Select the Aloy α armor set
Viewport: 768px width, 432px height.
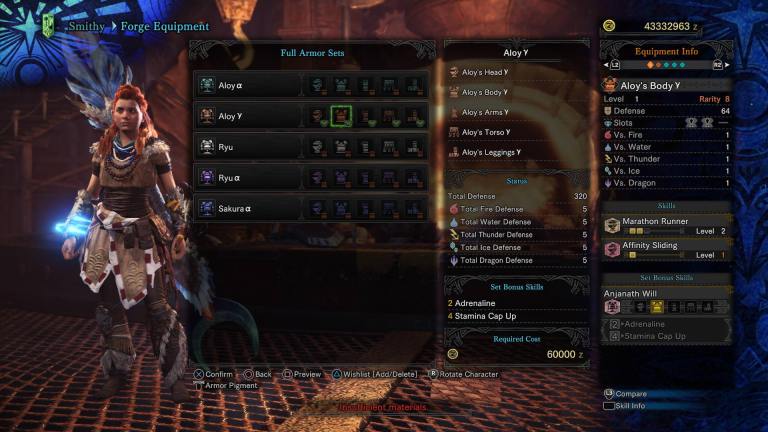[x=250, y=86]
